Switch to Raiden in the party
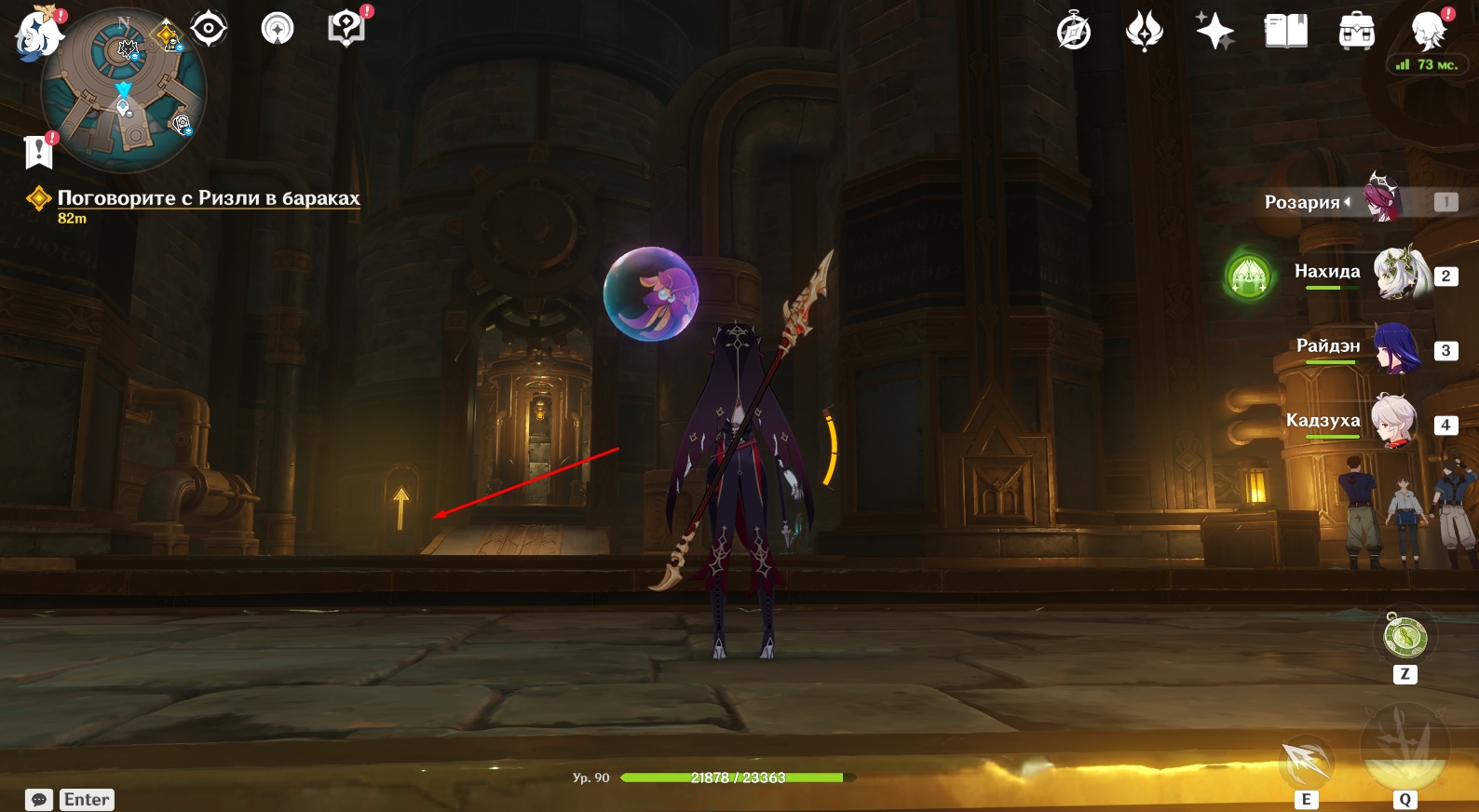The image size is (1479, 812). click(1396, 348)
